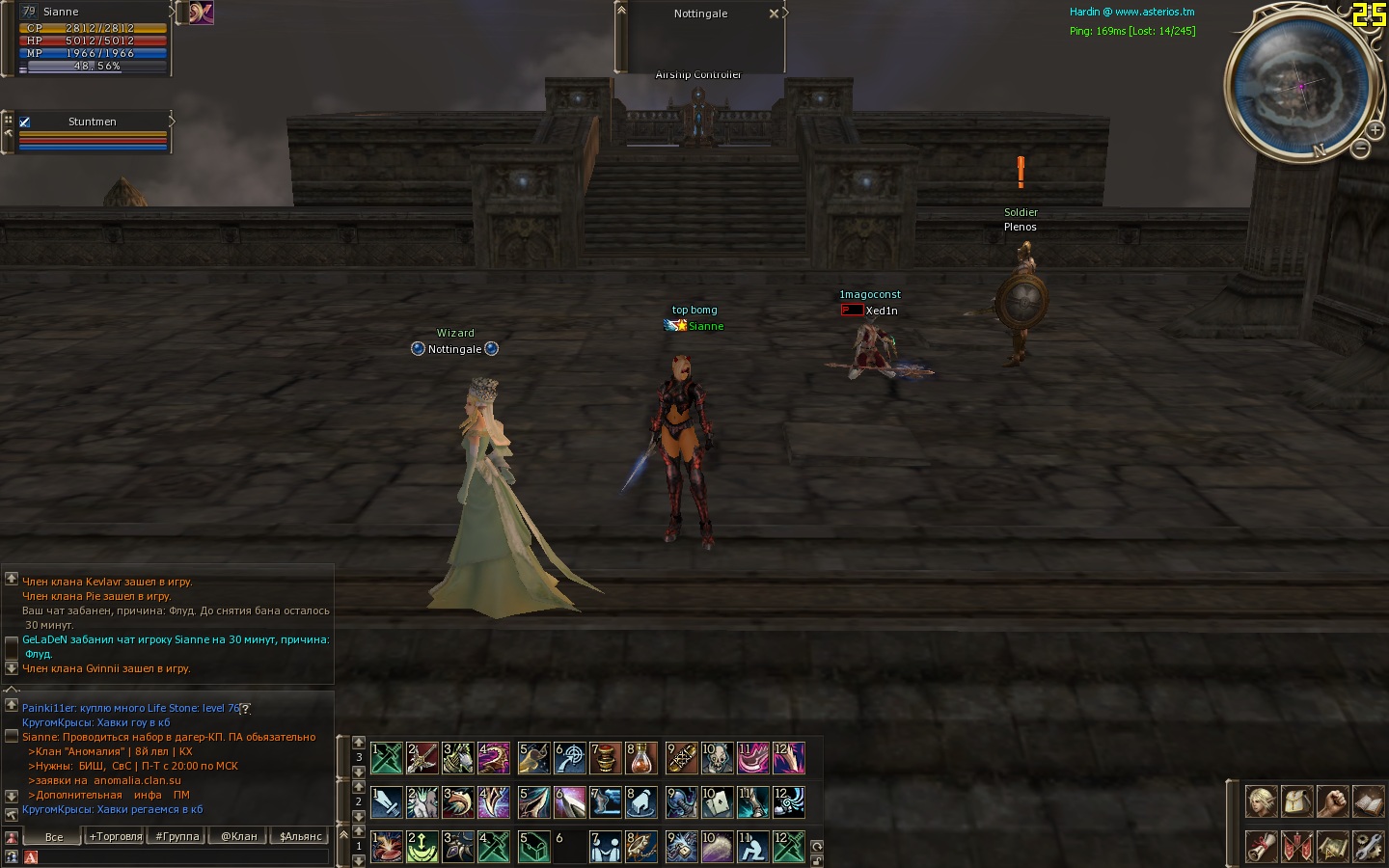Zoom in the minimap with plus button

(x=1375, y=130)
